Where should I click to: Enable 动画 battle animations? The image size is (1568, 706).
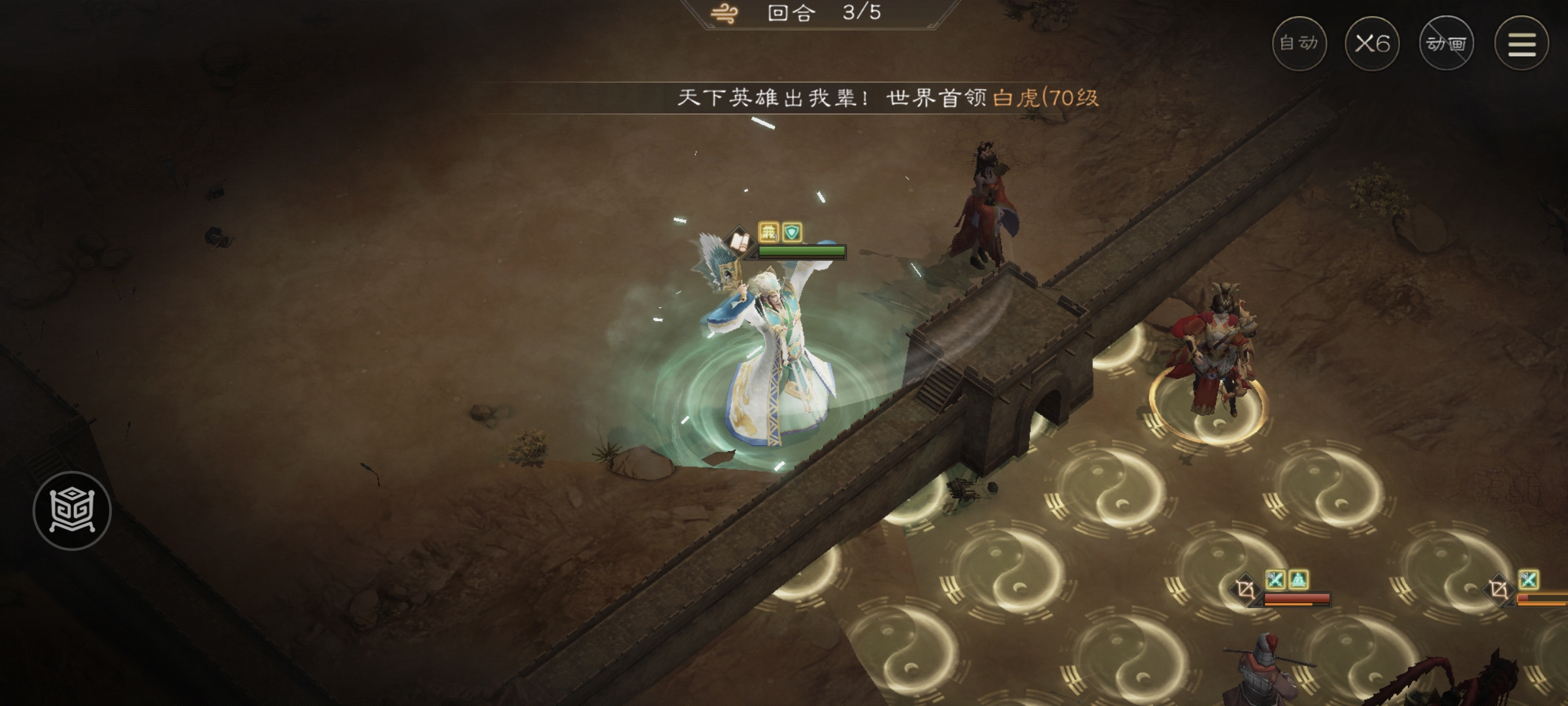[x=1445, y=44]
